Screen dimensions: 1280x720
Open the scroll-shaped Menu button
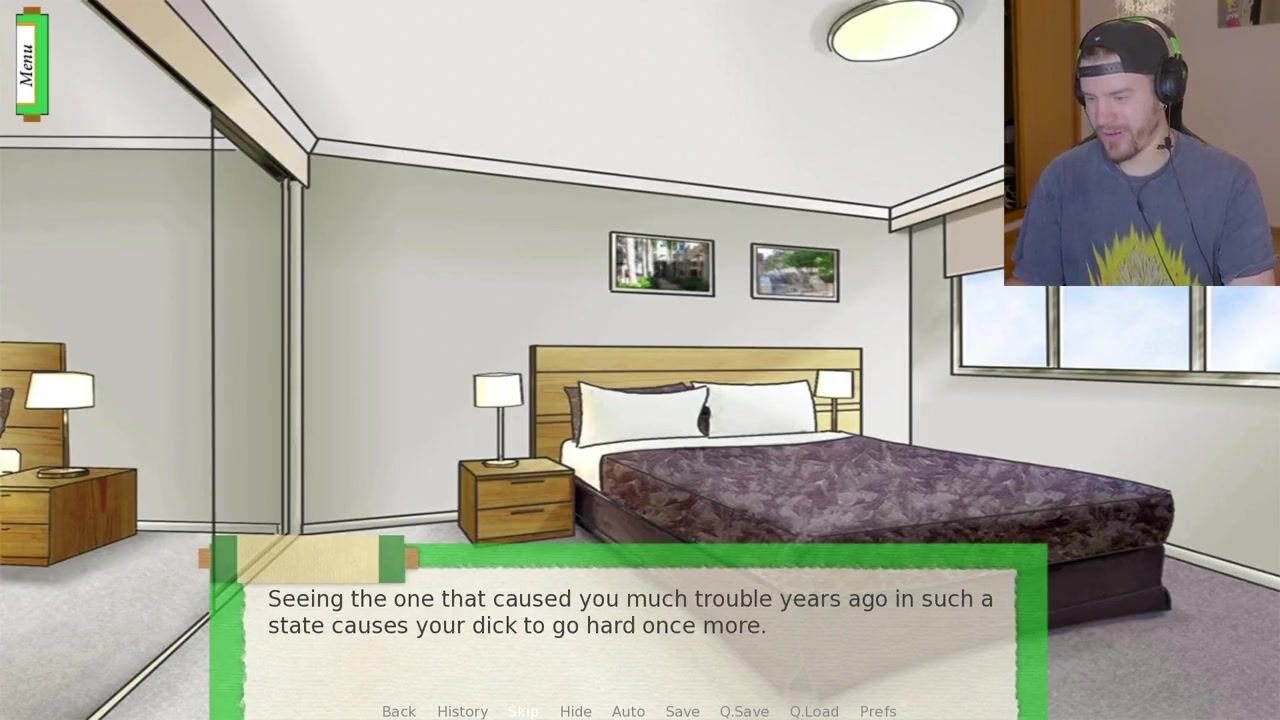(x=31, y=64)
